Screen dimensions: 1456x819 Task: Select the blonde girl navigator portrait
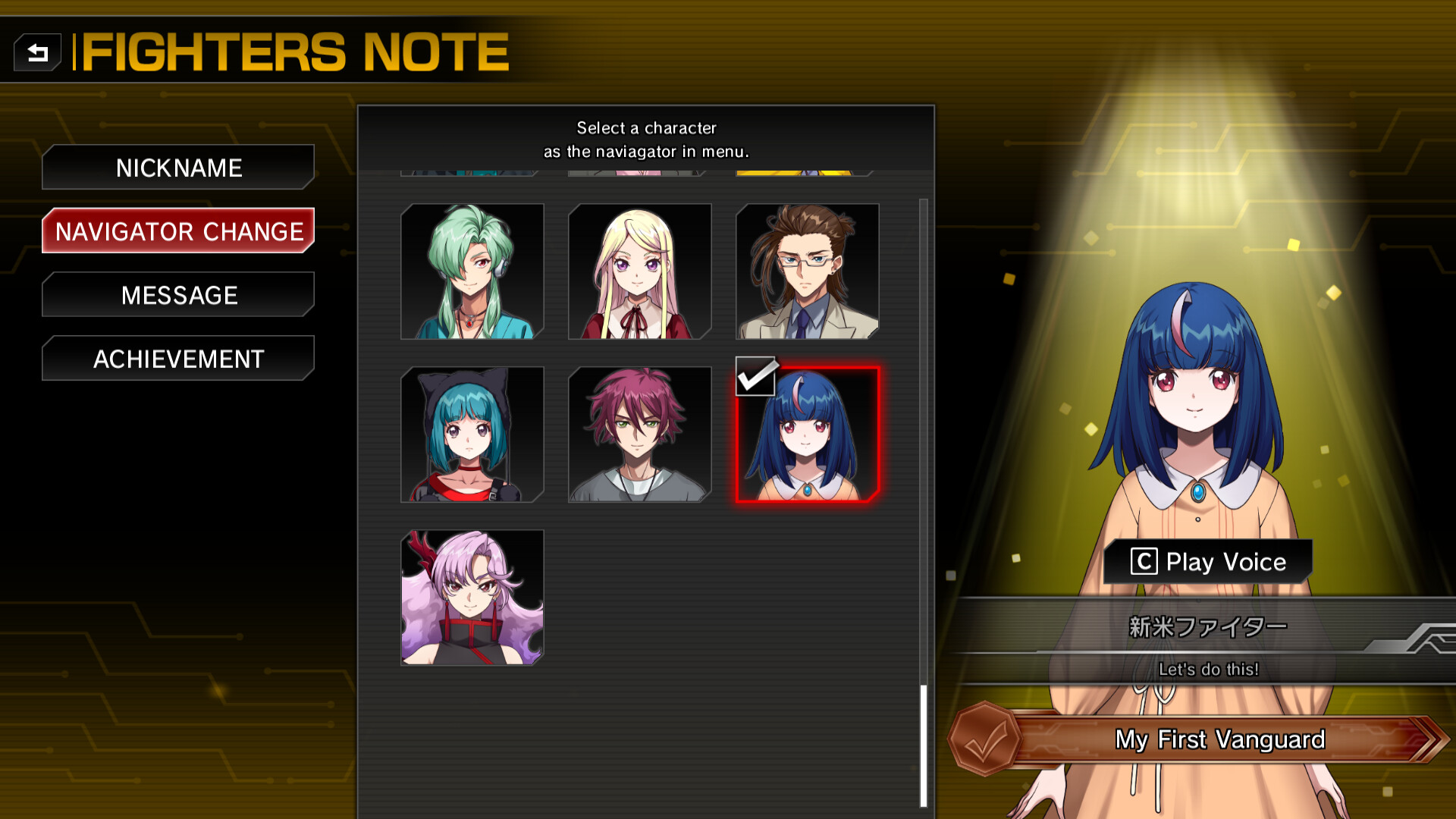[x=639, y=271]
